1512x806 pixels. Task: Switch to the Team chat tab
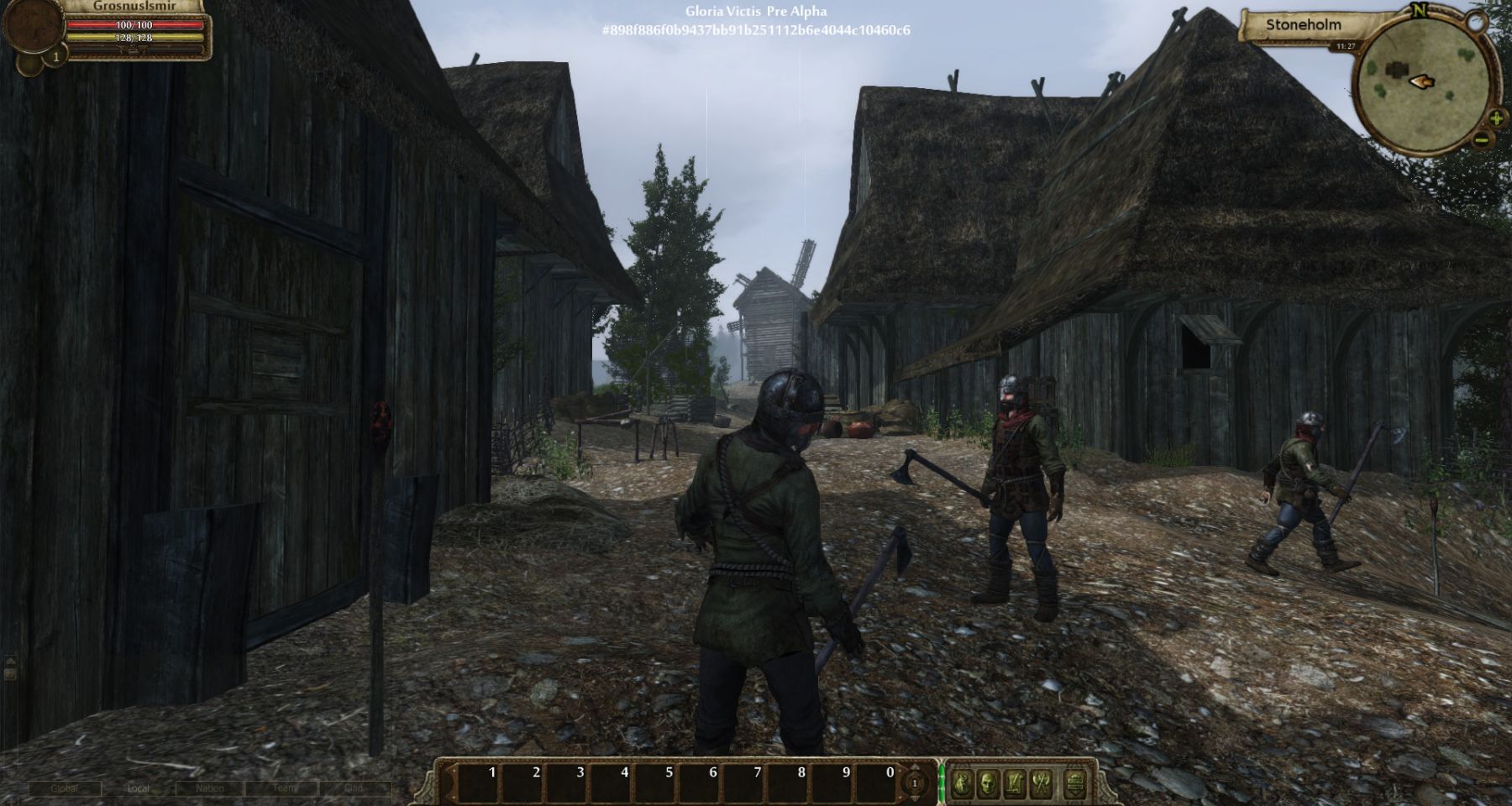click(x=284, y=788)
